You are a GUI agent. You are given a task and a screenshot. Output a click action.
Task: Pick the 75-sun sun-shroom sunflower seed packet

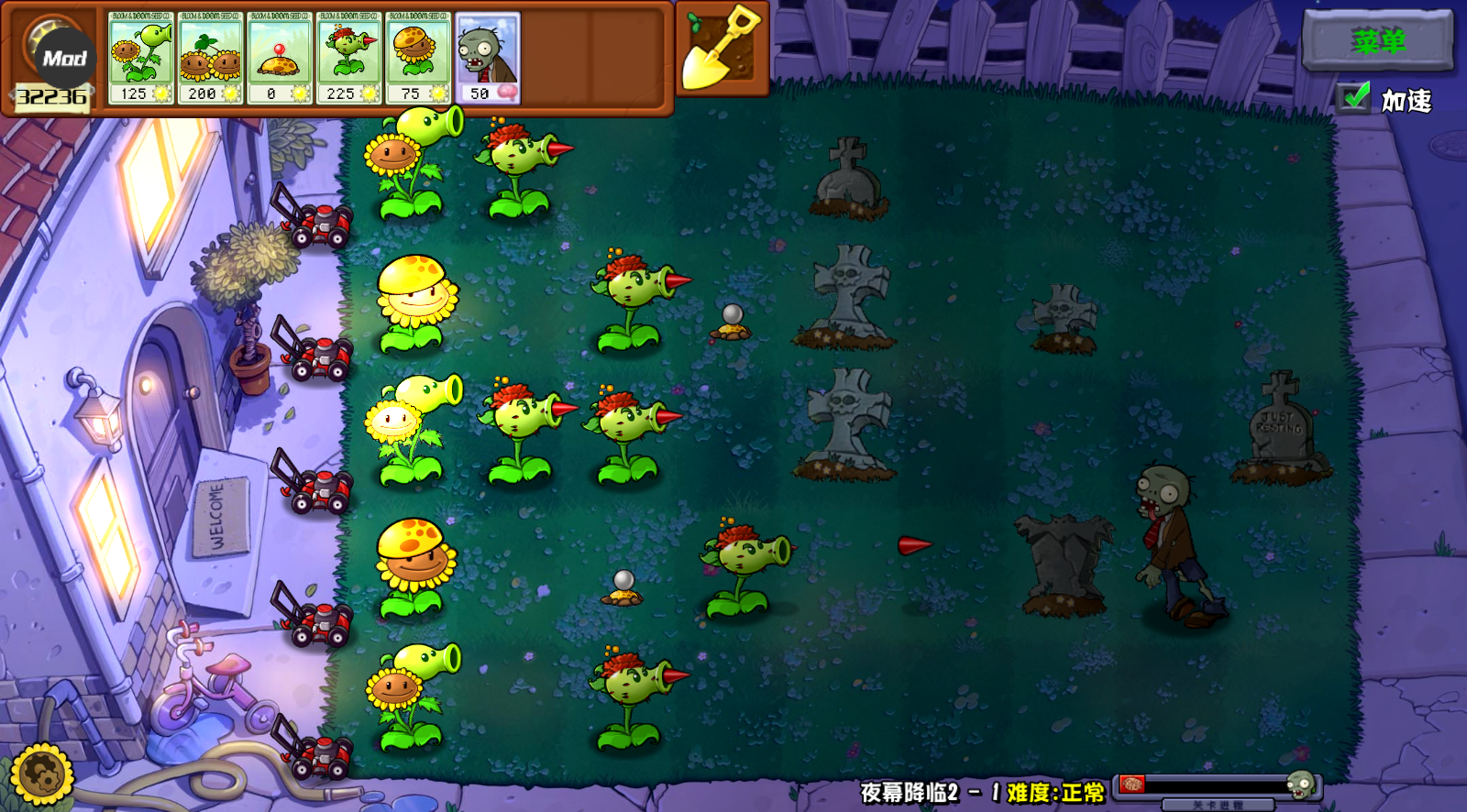(x=417, y=57)
